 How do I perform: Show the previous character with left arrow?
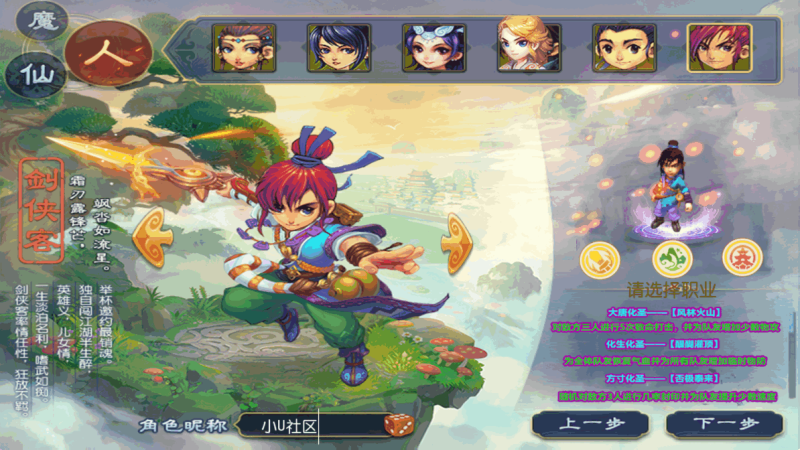pyautogui.click(x=150, y=238)
